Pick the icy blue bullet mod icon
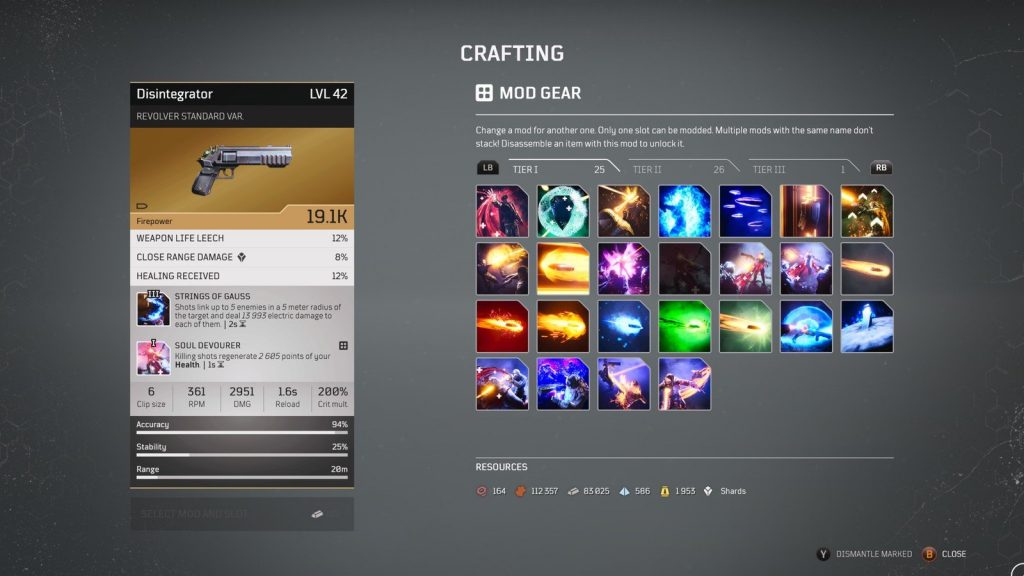The height and width of the screenshot is (576, 1024). [624, 327]
